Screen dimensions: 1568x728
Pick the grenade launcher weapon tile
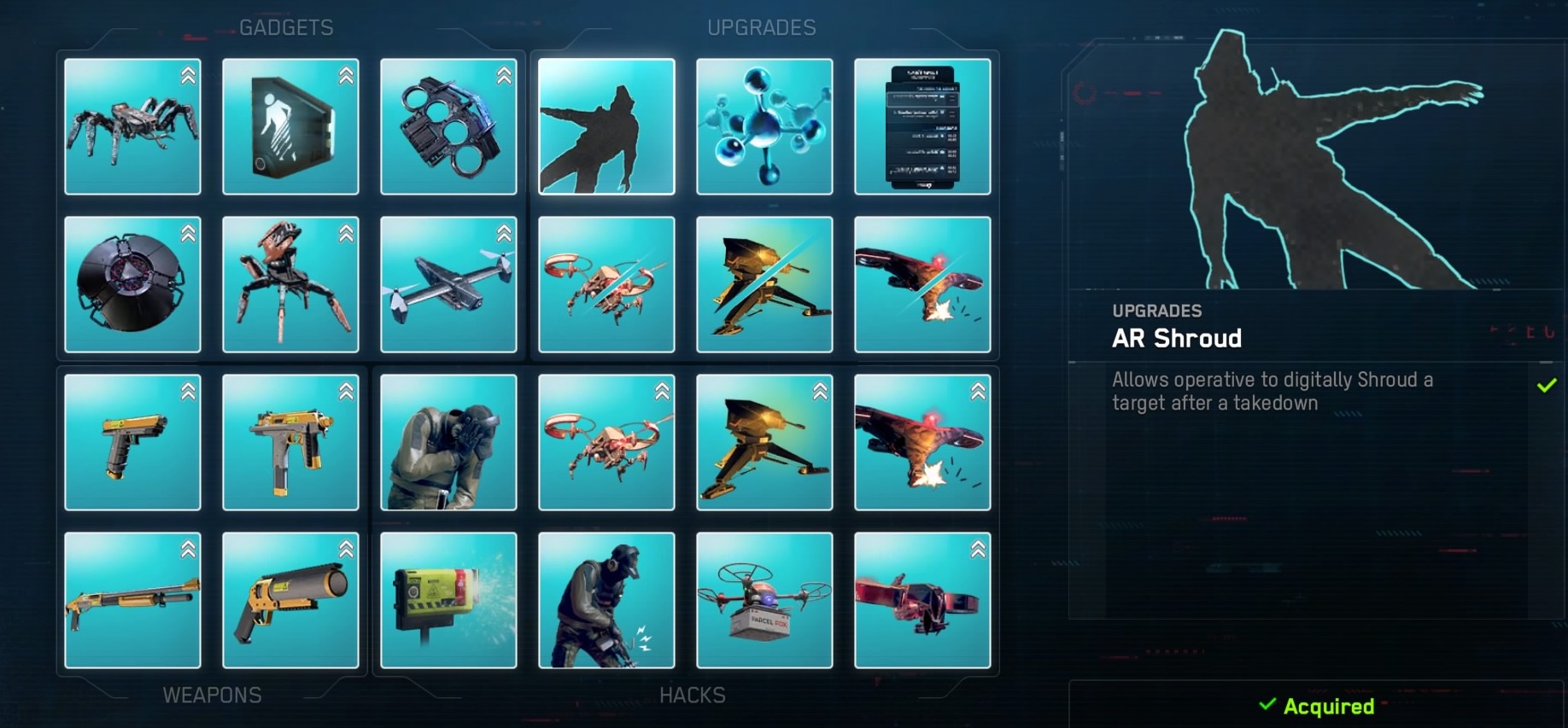290,600
